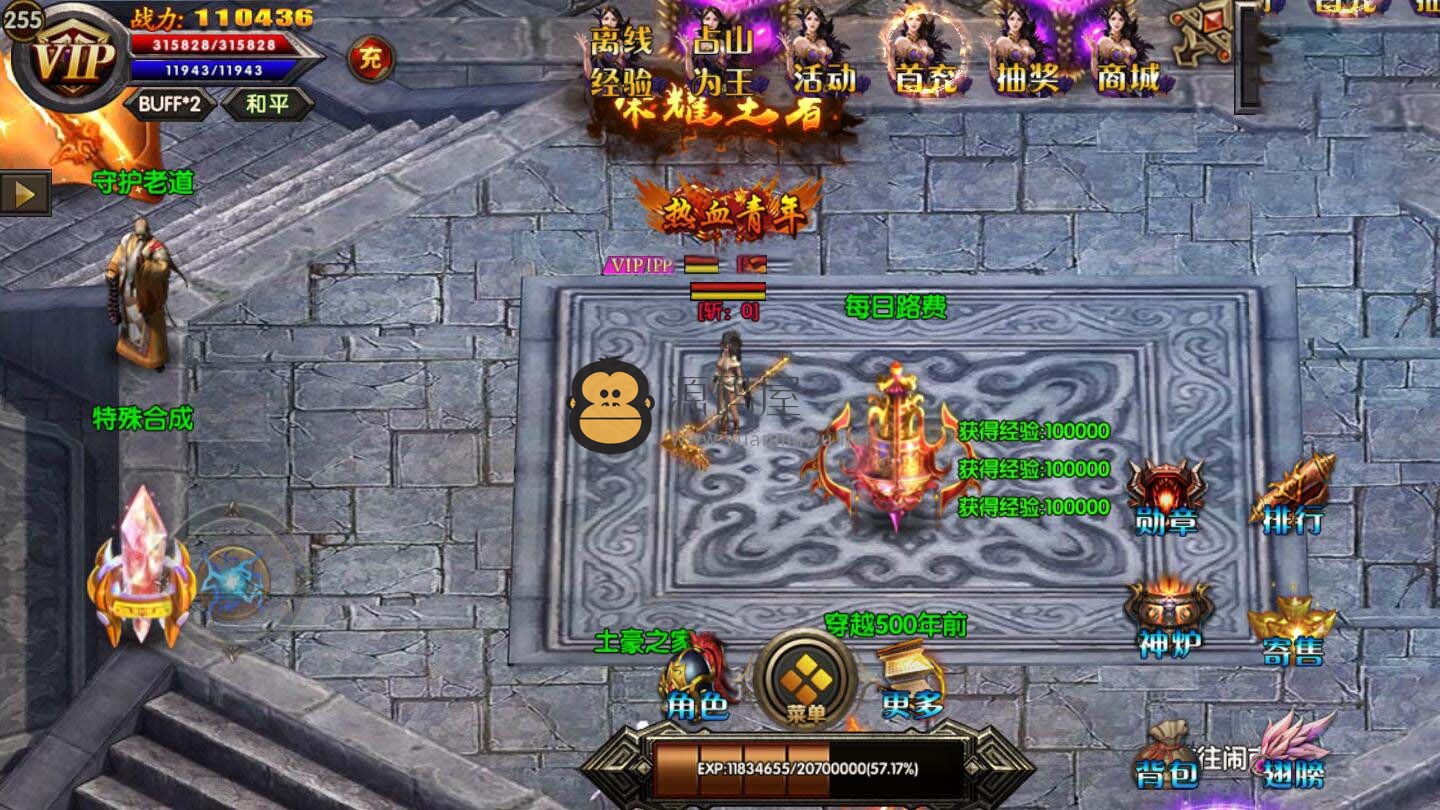This screenshot has height=810, width=1440.
Task: Open the 背包 backpack inventory
Action: click(1167, 755)
